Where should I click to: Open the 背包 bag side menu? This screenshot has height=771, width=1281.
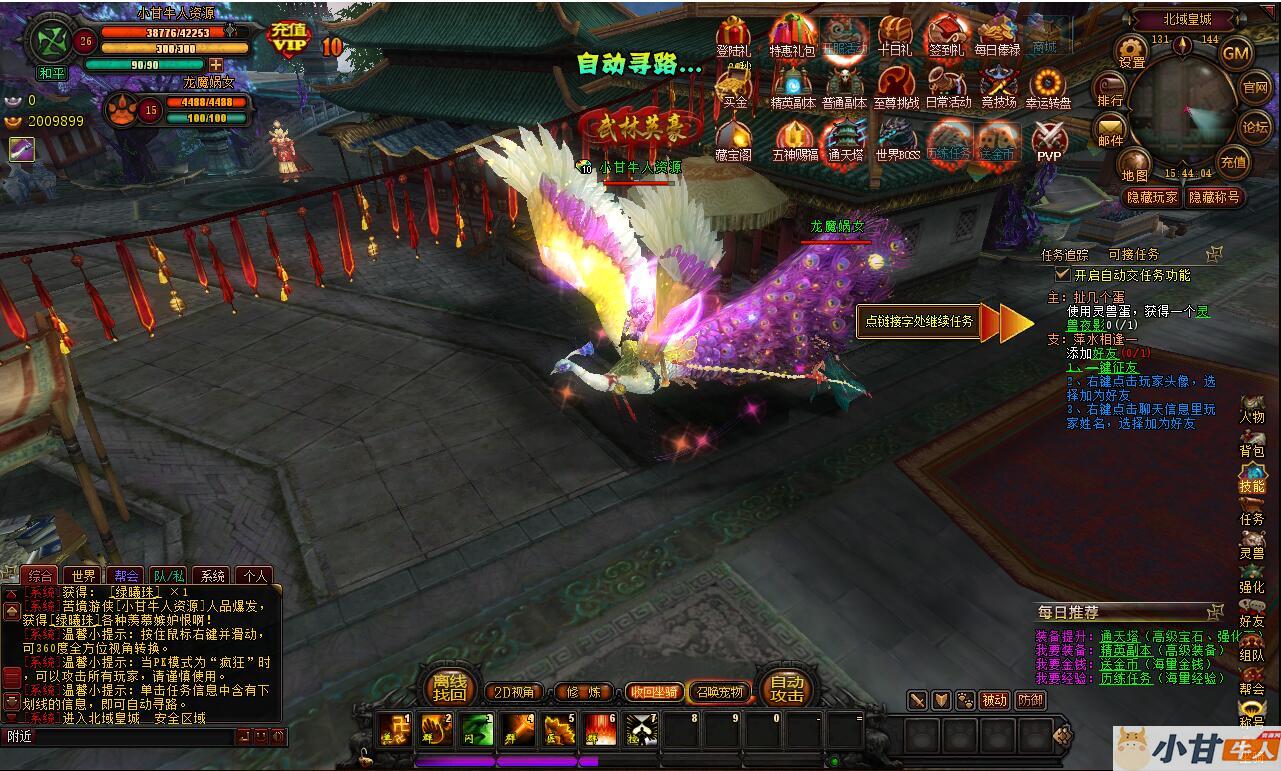coord(1252,445)
